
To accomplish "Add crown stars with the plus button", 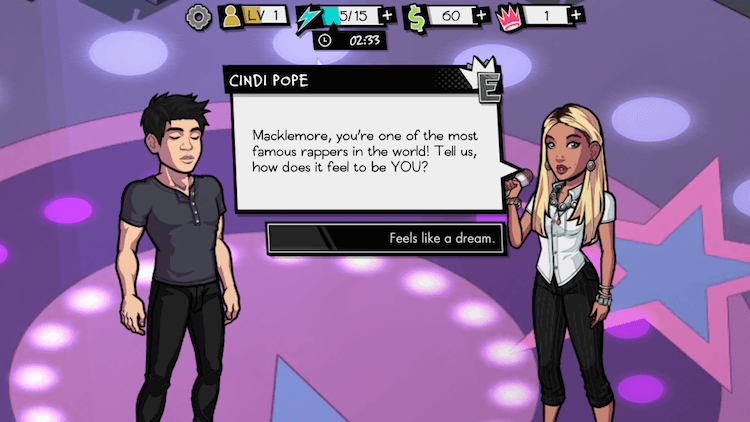I will 576,16.
